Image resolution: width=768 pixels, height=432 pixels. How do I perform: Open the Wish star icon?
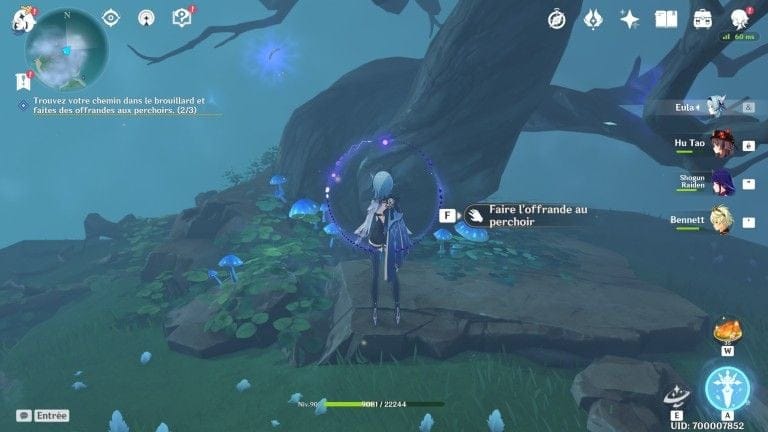630,19
